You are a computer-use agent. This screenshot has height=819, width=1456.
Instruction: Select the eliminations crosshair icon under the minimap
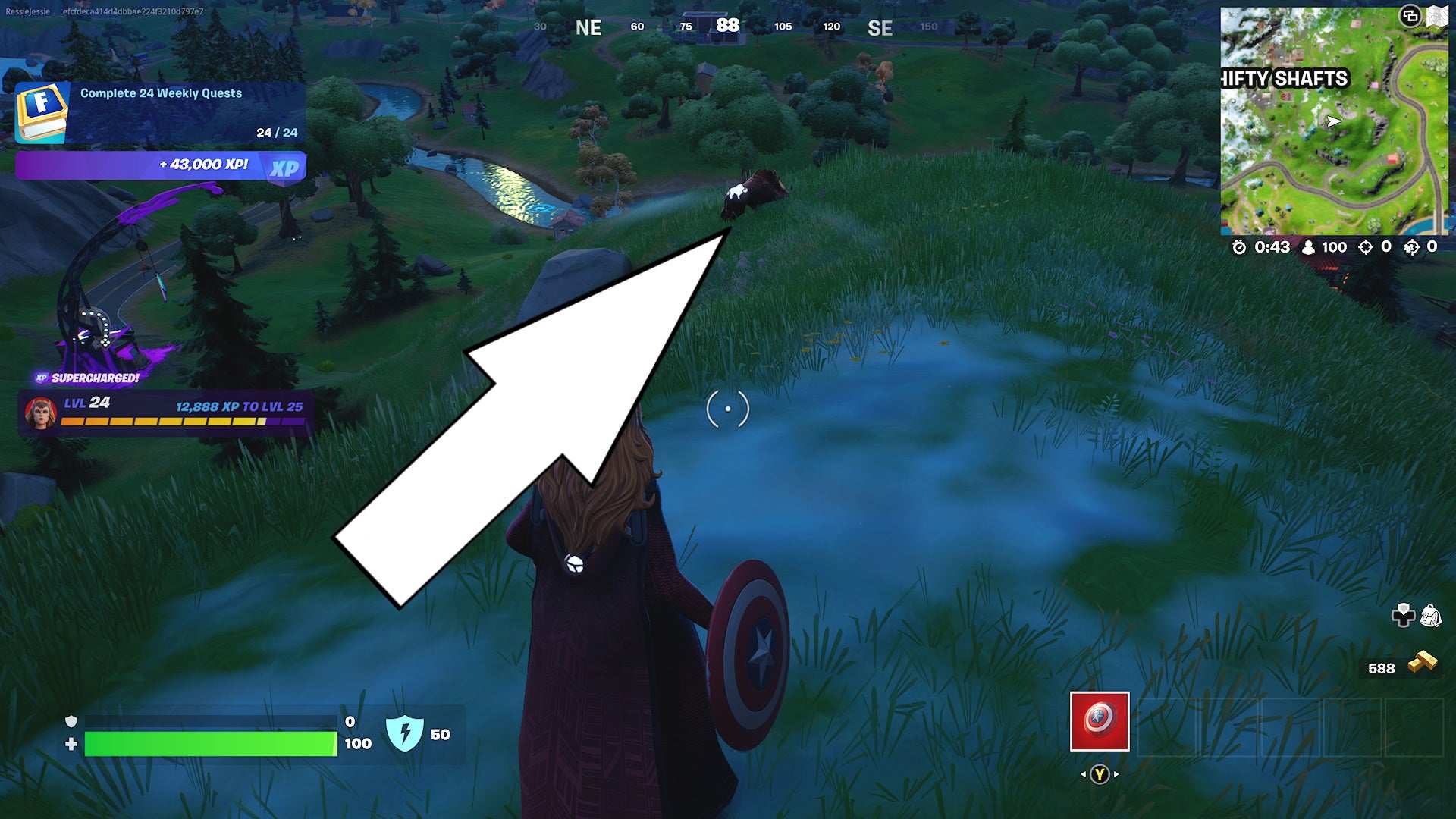pos(1367,246)
